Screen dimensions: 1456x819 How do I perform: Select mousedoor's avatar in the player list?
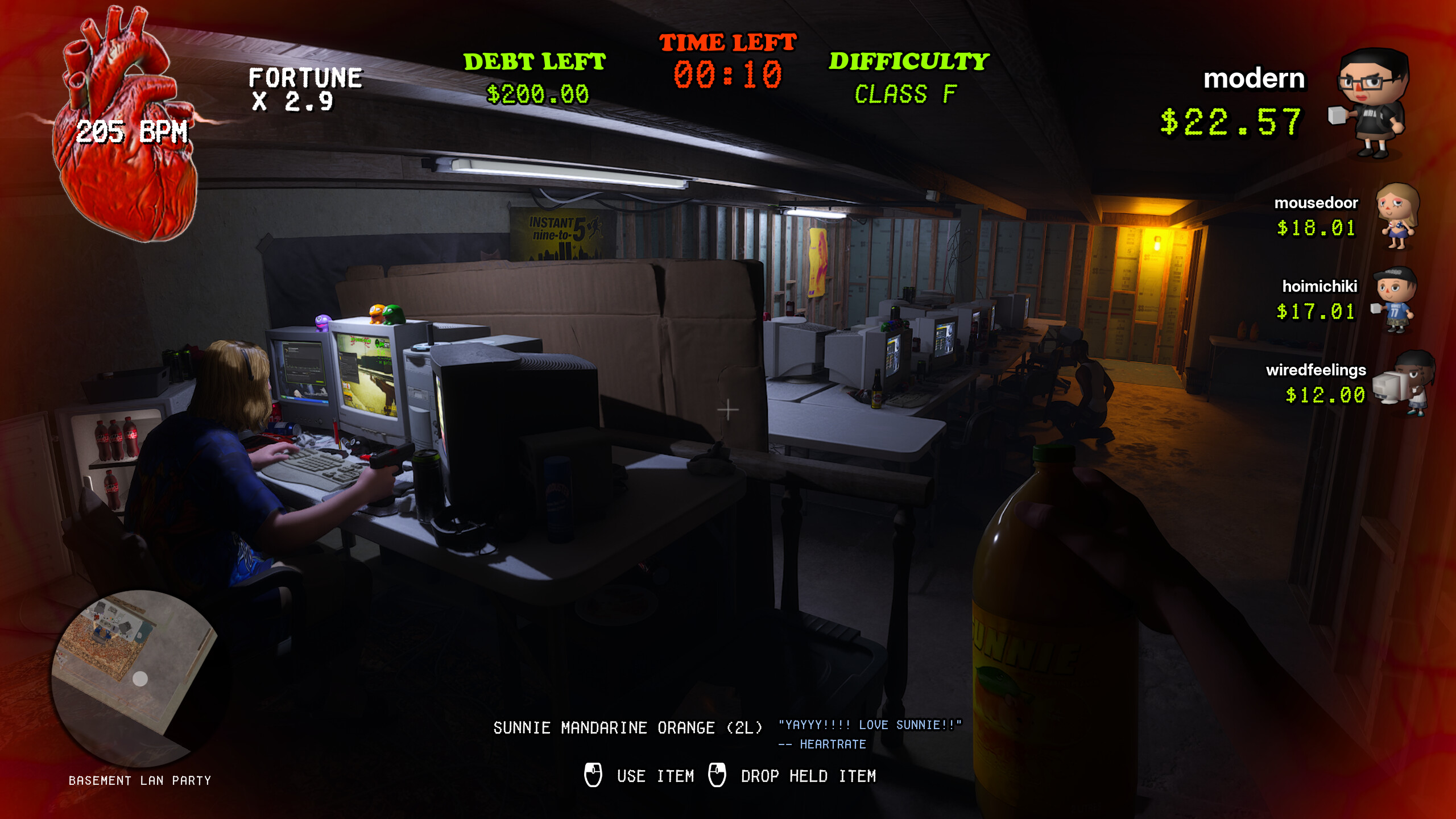pyautogui.click(x=1397, y=216)
